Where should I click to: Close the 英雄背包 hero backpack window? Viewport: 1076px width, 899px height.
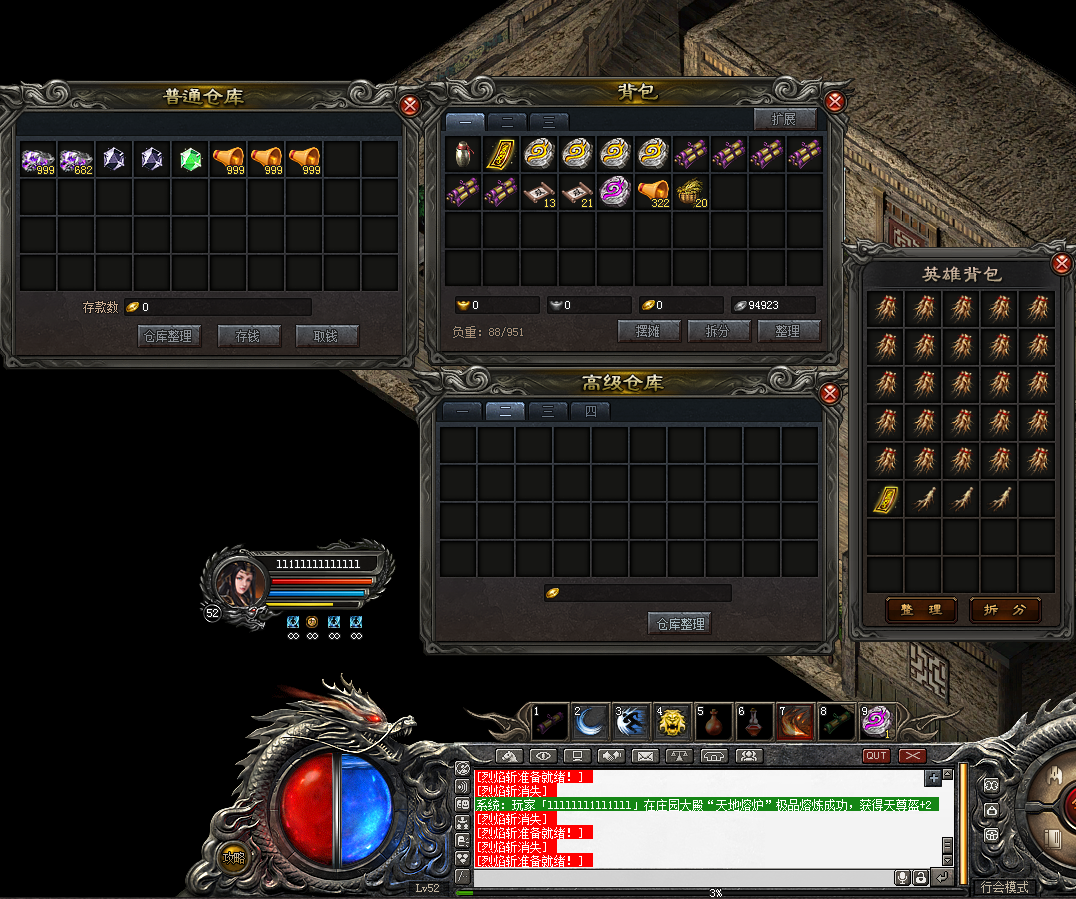tap(1062, 264)
